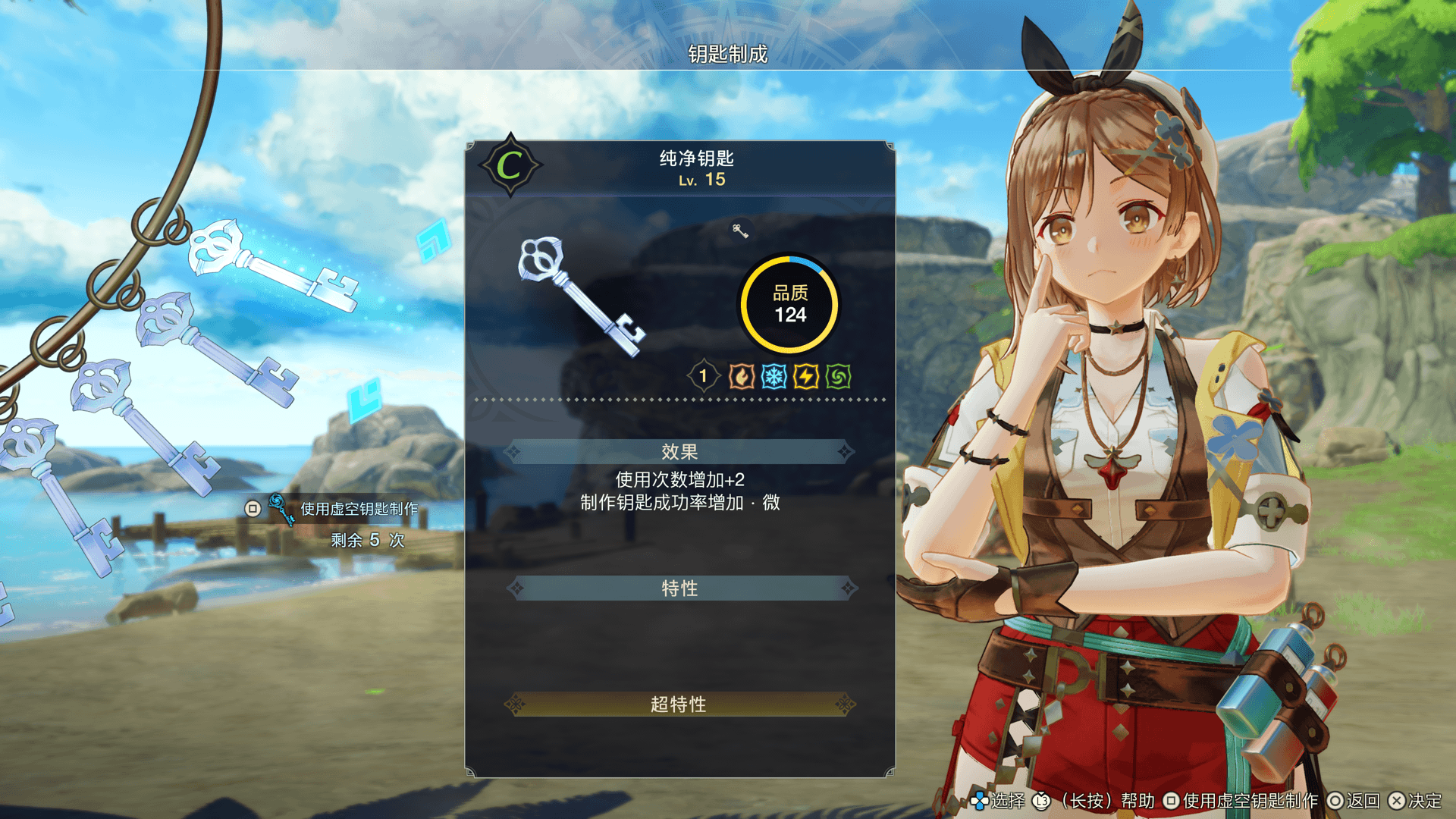1456x819 pixels.
Task: Click the rank C emblem
Action: tap(510, 165)
